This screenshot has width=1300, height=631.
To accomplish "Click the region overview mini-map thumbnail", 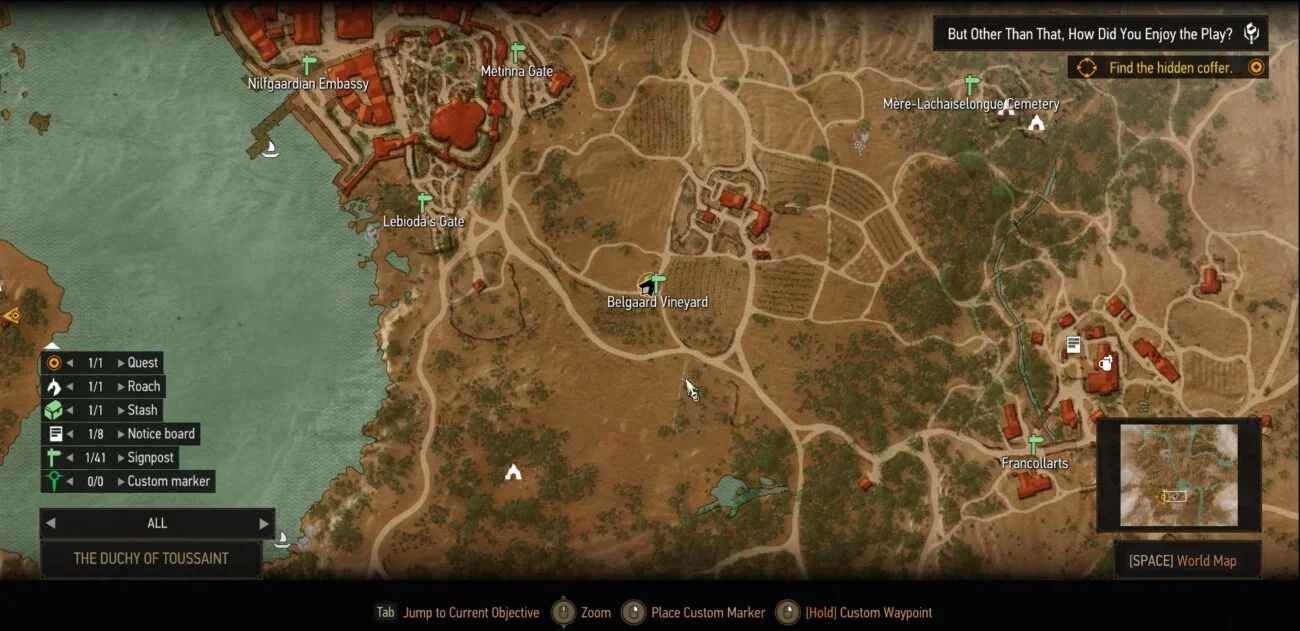I will coord(1178,475).
